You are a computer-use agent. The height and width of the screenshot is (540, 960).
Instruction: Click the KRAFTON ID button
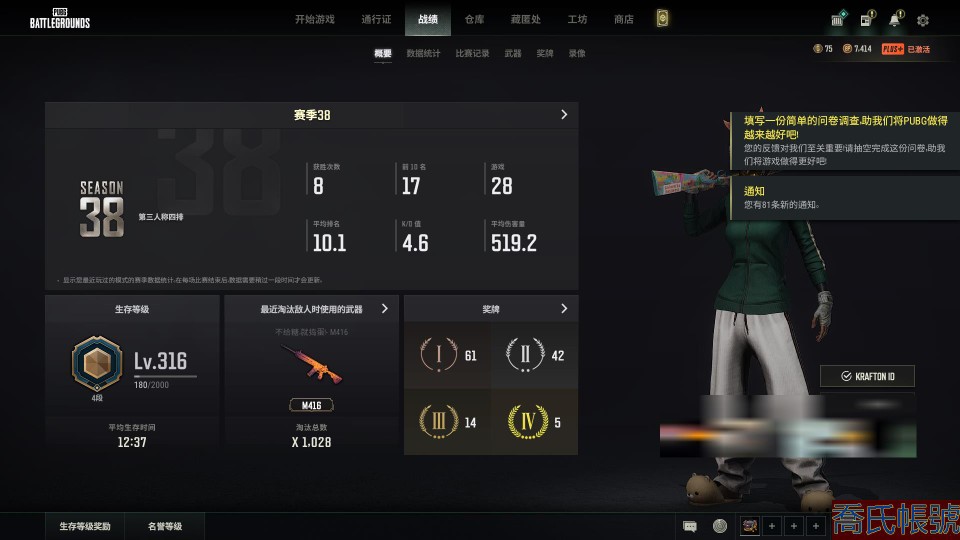[x=867, y=376]
